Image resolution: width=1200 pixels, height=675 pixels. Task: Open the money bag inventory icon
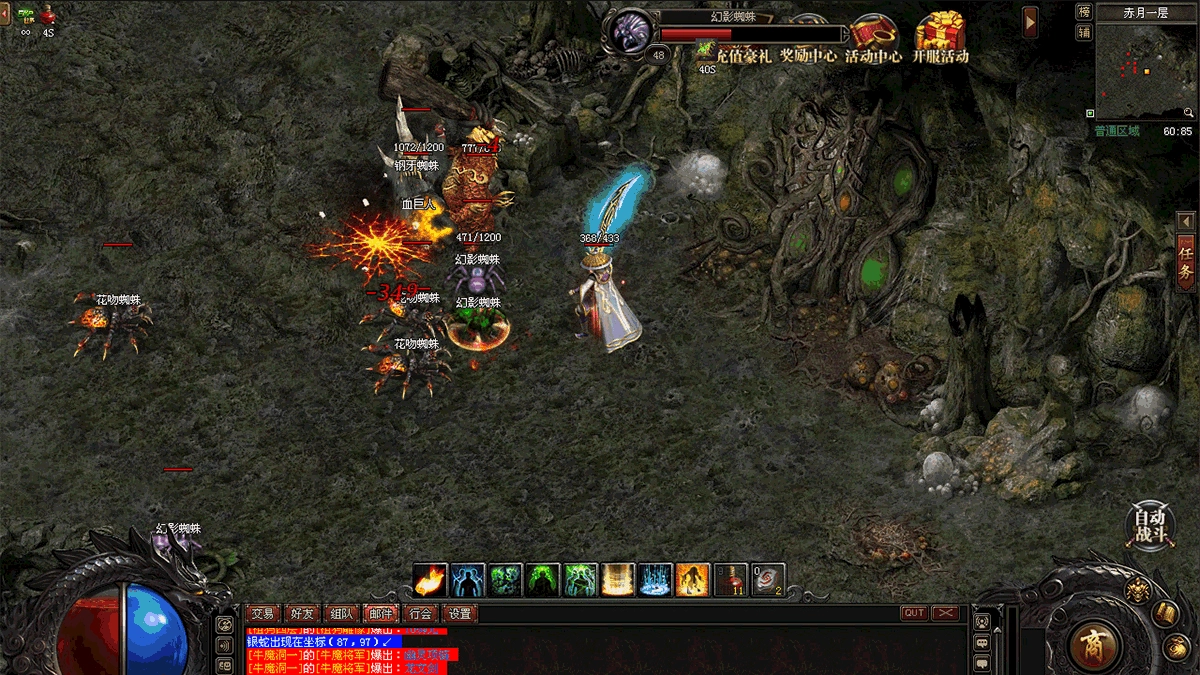click(1176, 646)
